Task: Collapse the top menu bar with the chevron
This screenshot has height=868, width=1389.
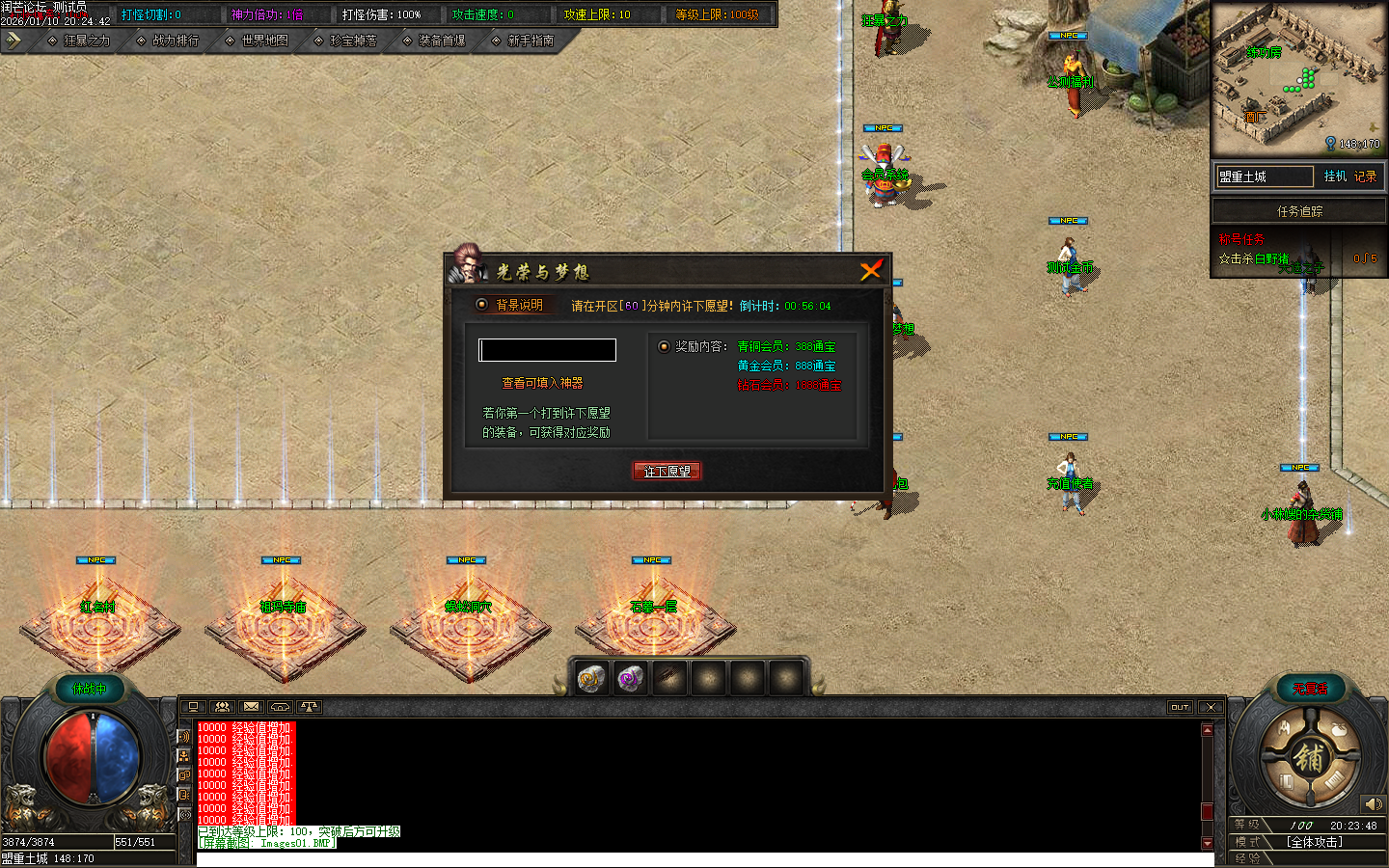Action: click(x=14, y=41)
